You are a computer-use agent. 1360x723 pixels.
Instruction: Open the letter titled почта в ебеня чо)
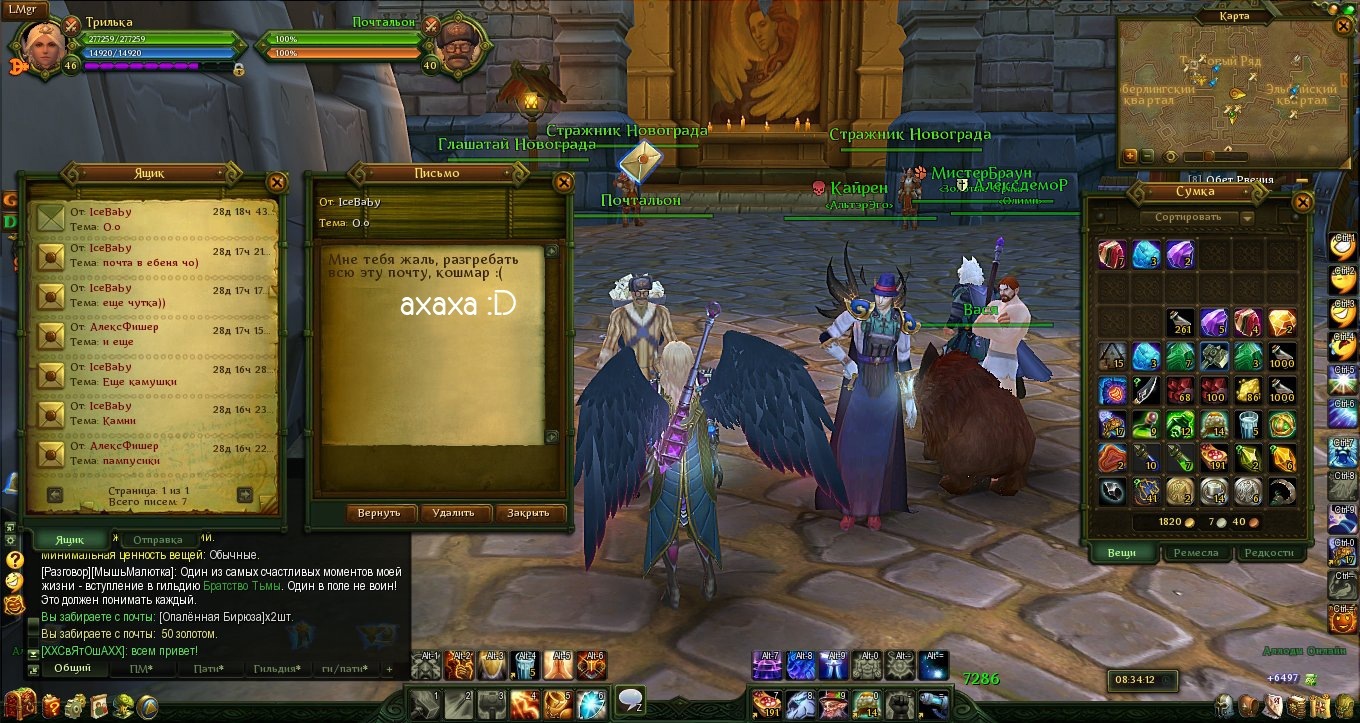pos(150,255)
